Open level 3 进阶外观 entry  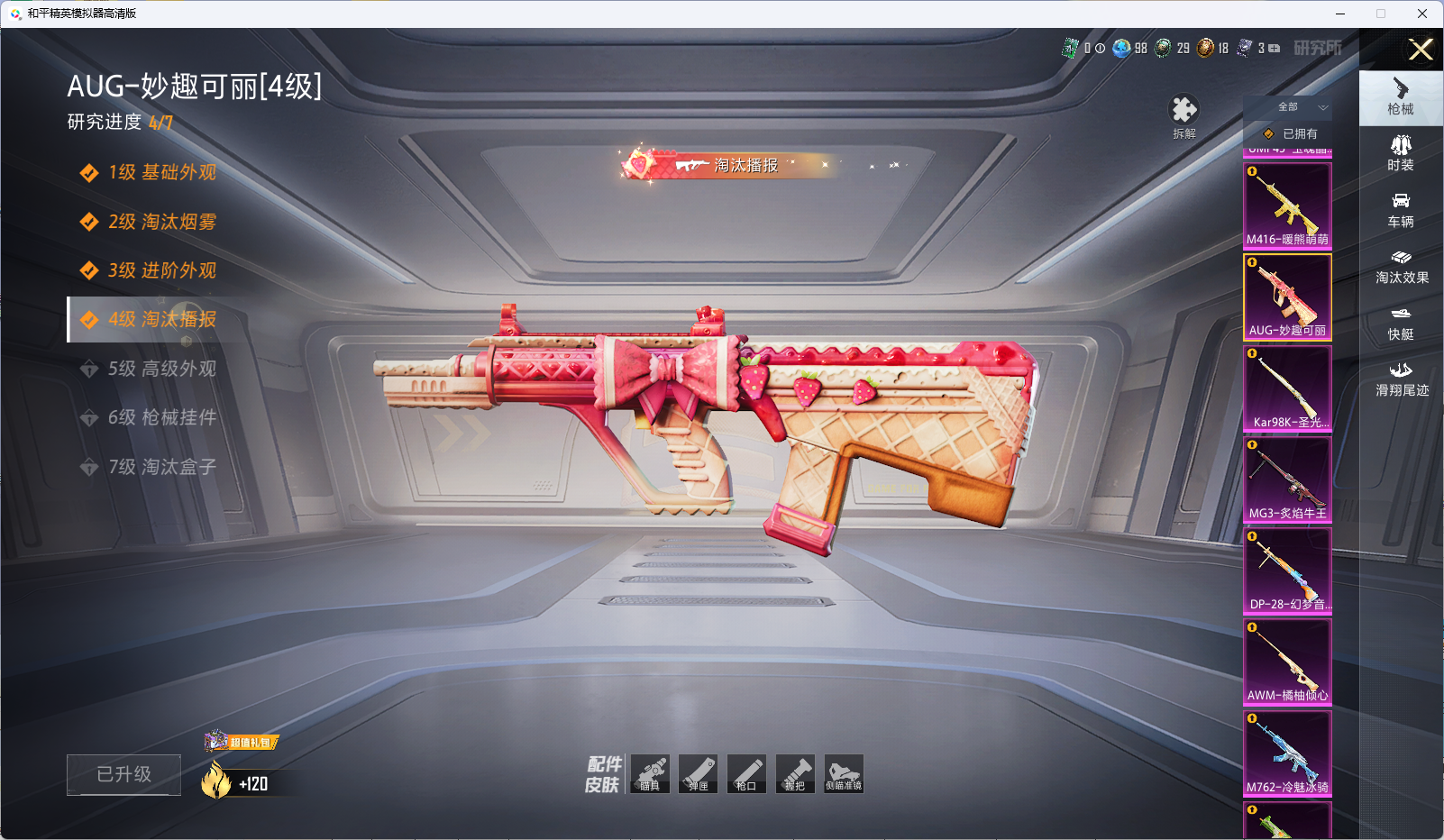162,270
